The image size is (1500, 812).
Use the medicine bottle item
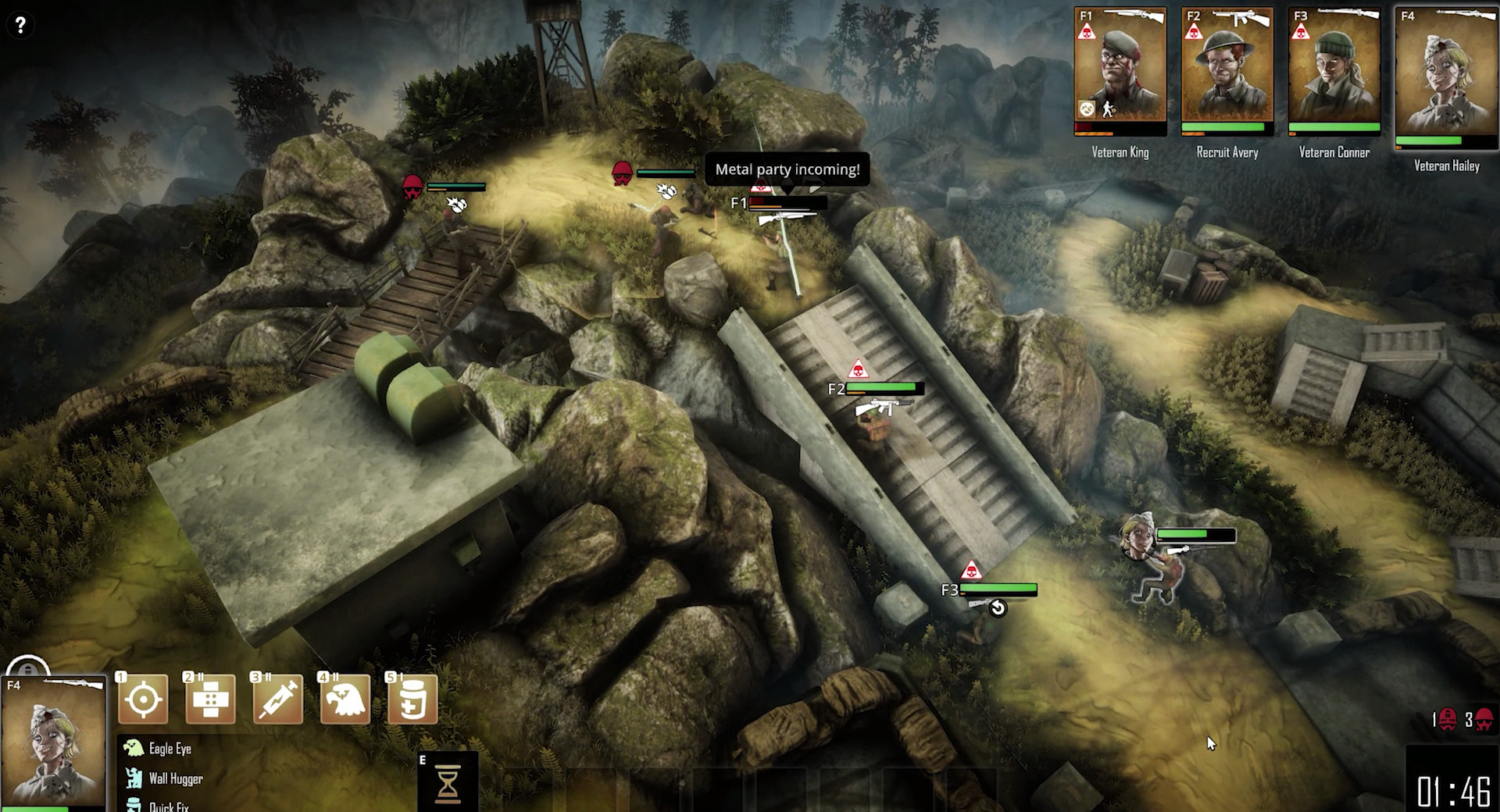pos(412,699)
